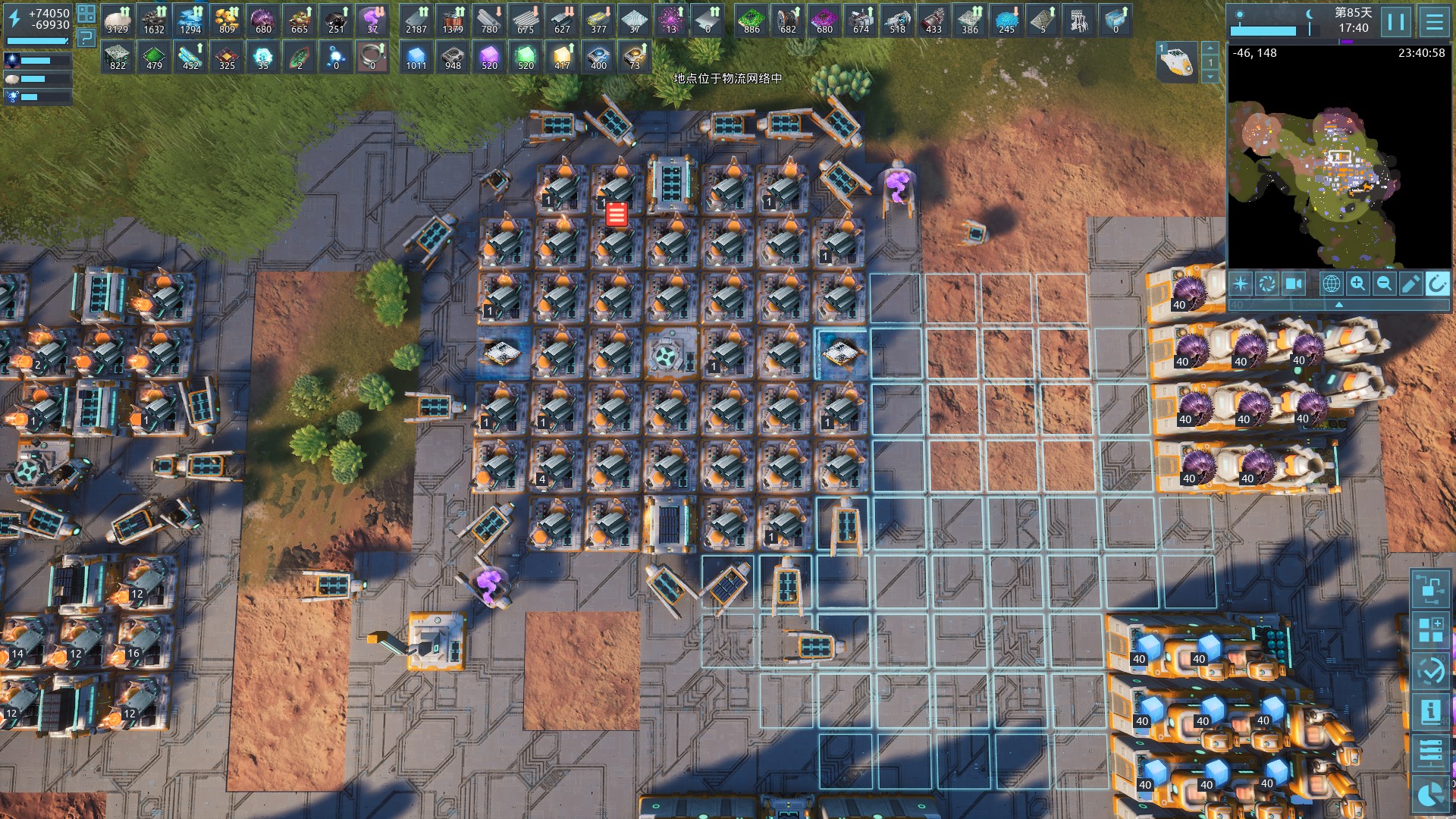Decrease the drone group number with down arrow

tap(1210, 77)
